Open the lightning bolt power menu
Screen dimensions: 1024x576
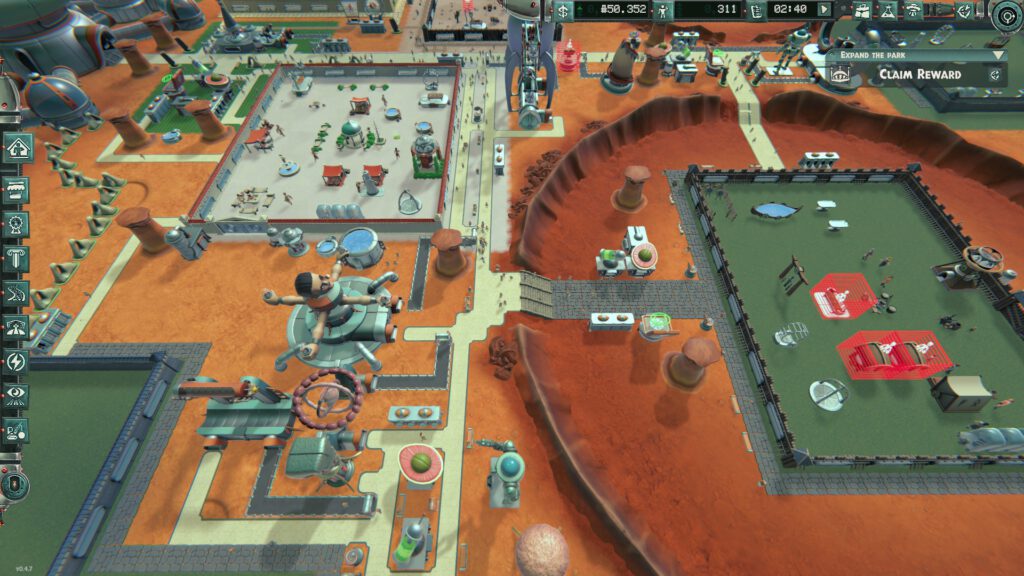pos(17,361)
